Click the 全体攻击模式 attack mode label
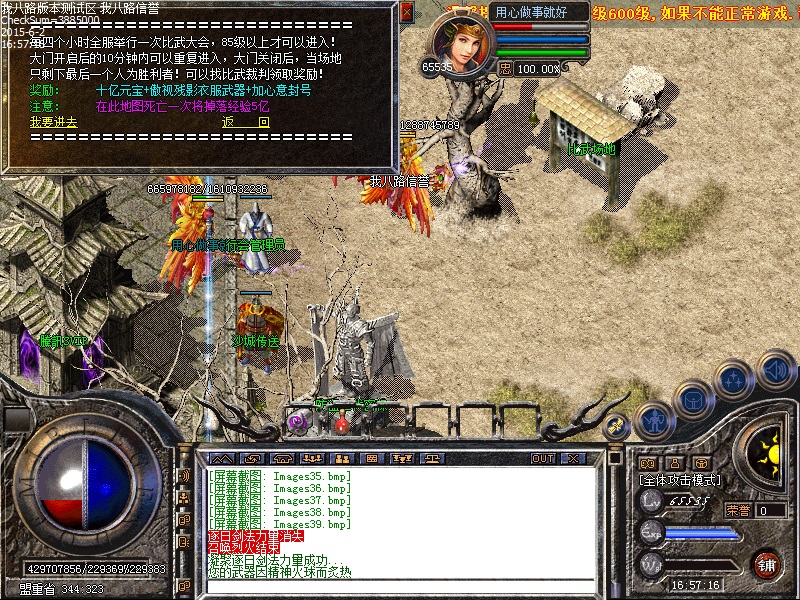The height and width of the screenshot is (600, 800). click(680, 480)
